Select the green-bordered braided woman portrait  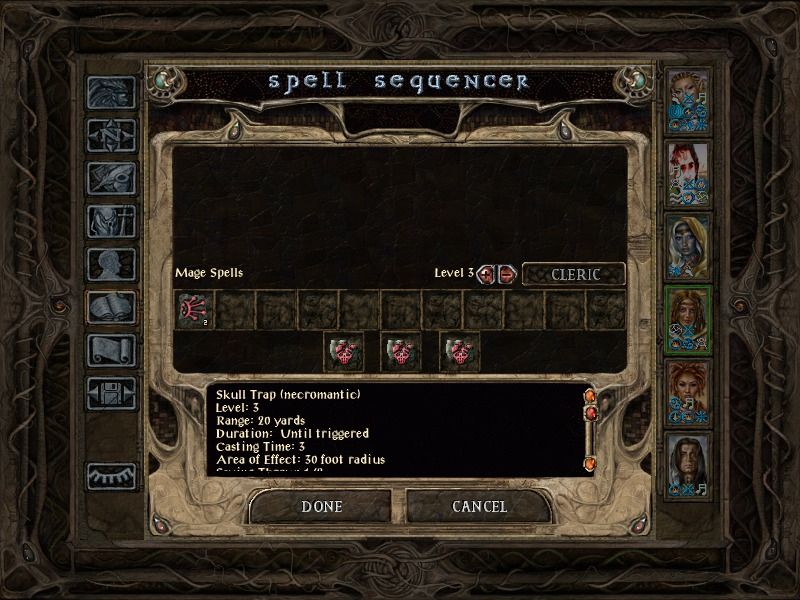[688, 320]
